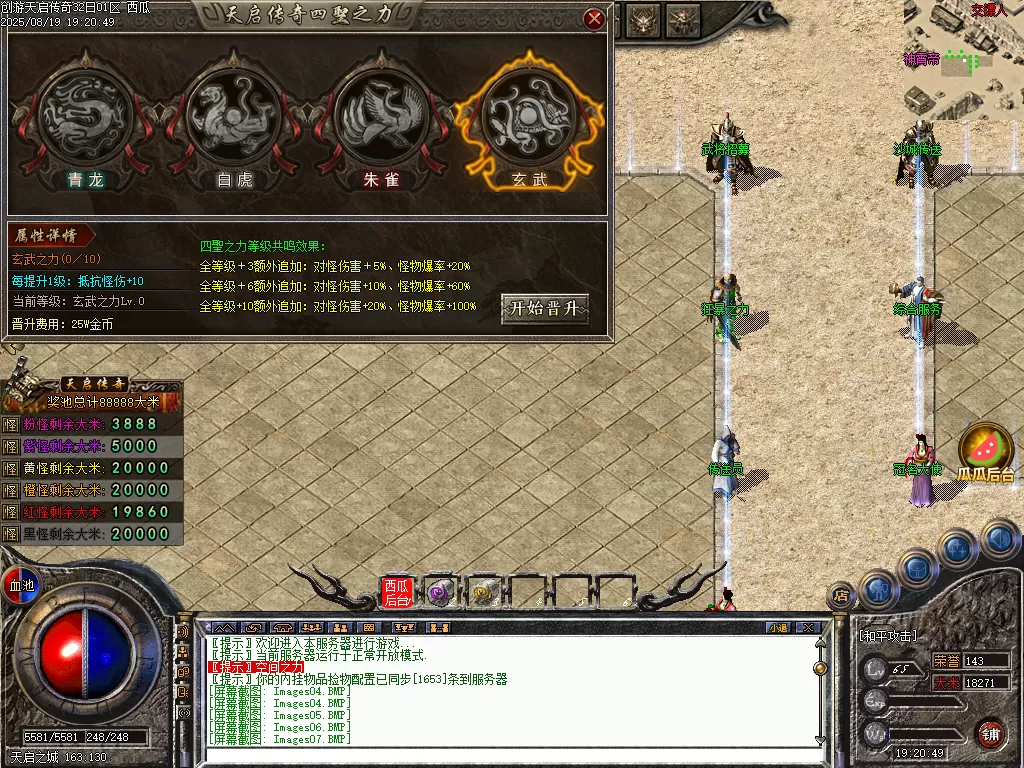Click the 开始晋升 upgrade button
Viewport: 1024px width, 768px height.
point(544,308)
